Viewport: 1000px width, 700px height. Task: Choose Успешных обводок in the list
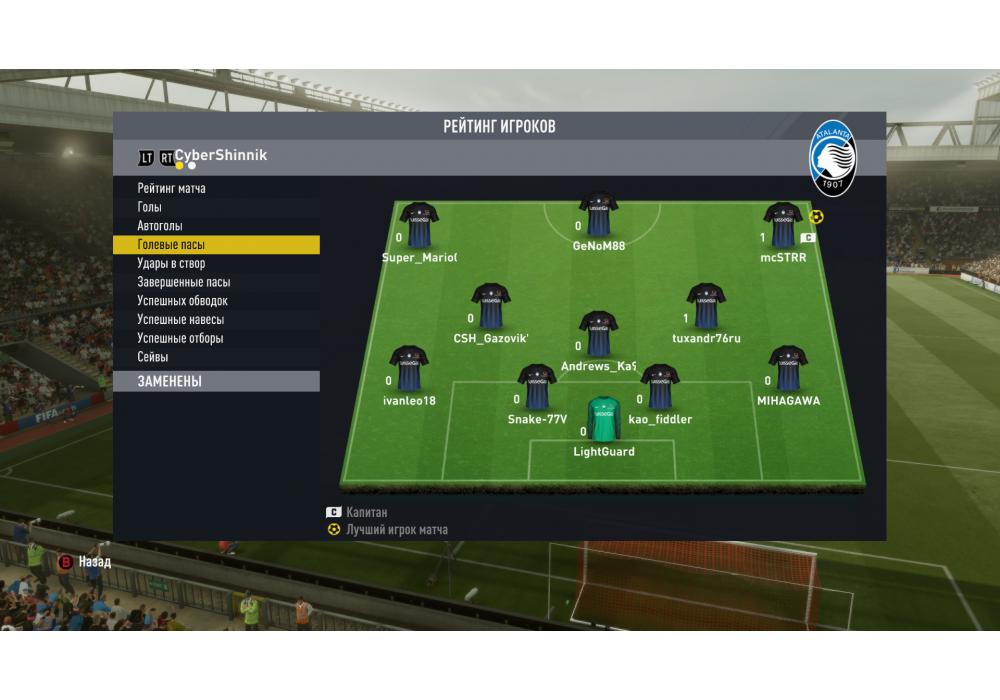(x=182, y=301)
